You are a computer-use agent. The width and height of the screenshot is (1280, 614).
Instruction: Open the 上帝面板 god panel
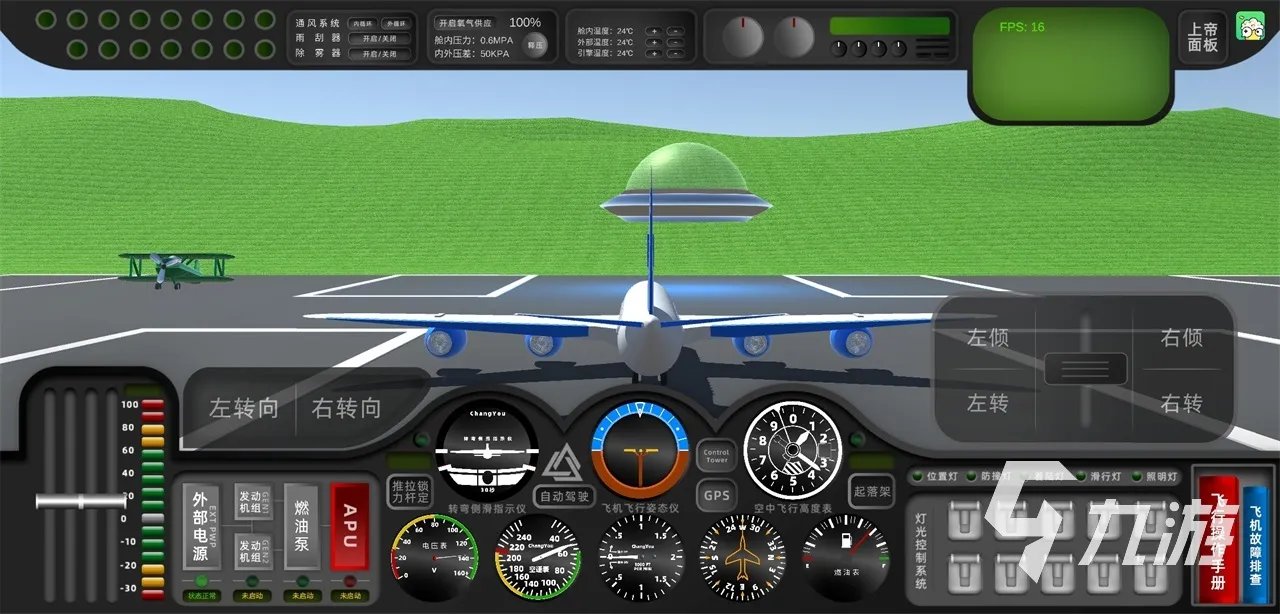[x=1202, y=38]
